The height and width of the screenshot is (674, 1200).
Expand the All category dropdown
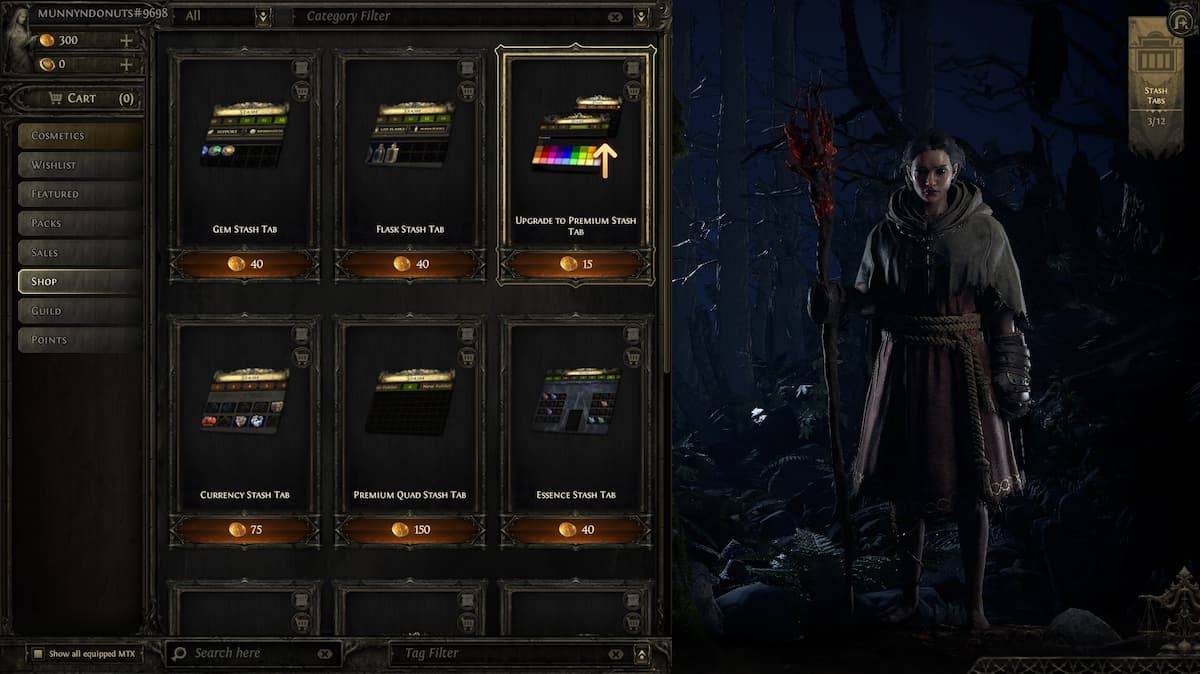tap(263, 16)
